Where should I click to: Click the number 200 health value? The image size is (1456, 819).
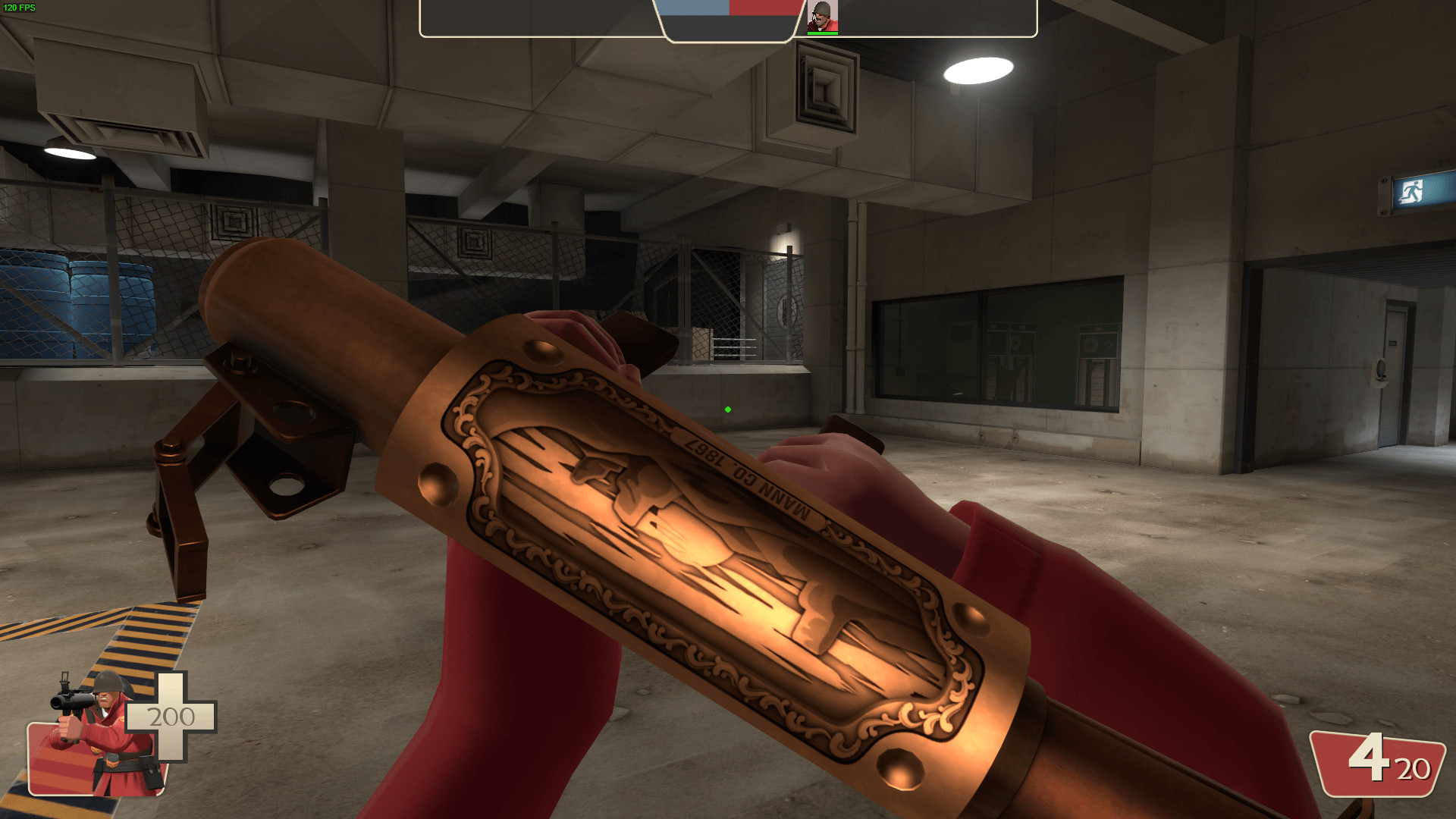171,714
